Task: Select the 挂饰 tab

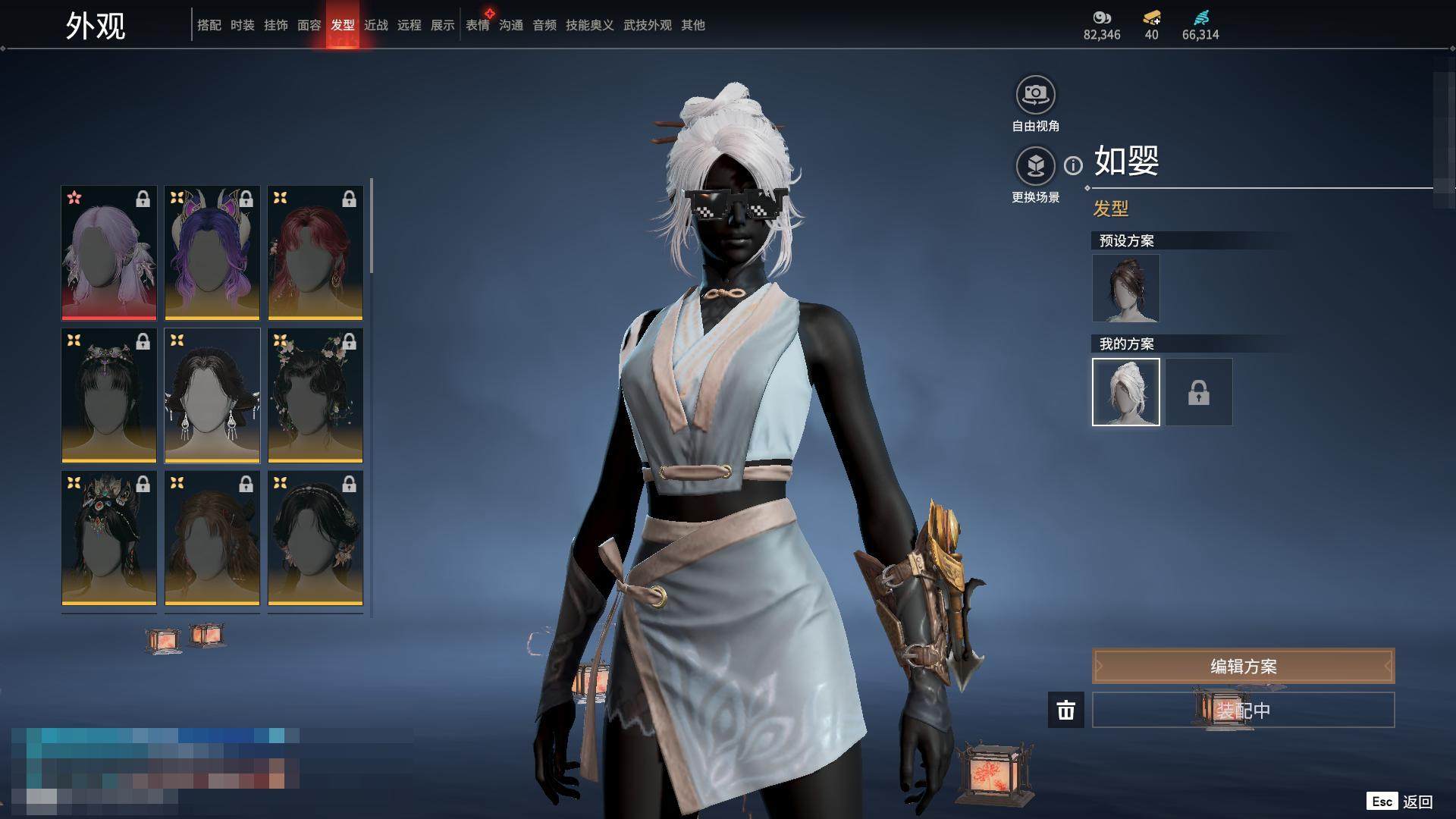Action: click(x=275, y=25)
